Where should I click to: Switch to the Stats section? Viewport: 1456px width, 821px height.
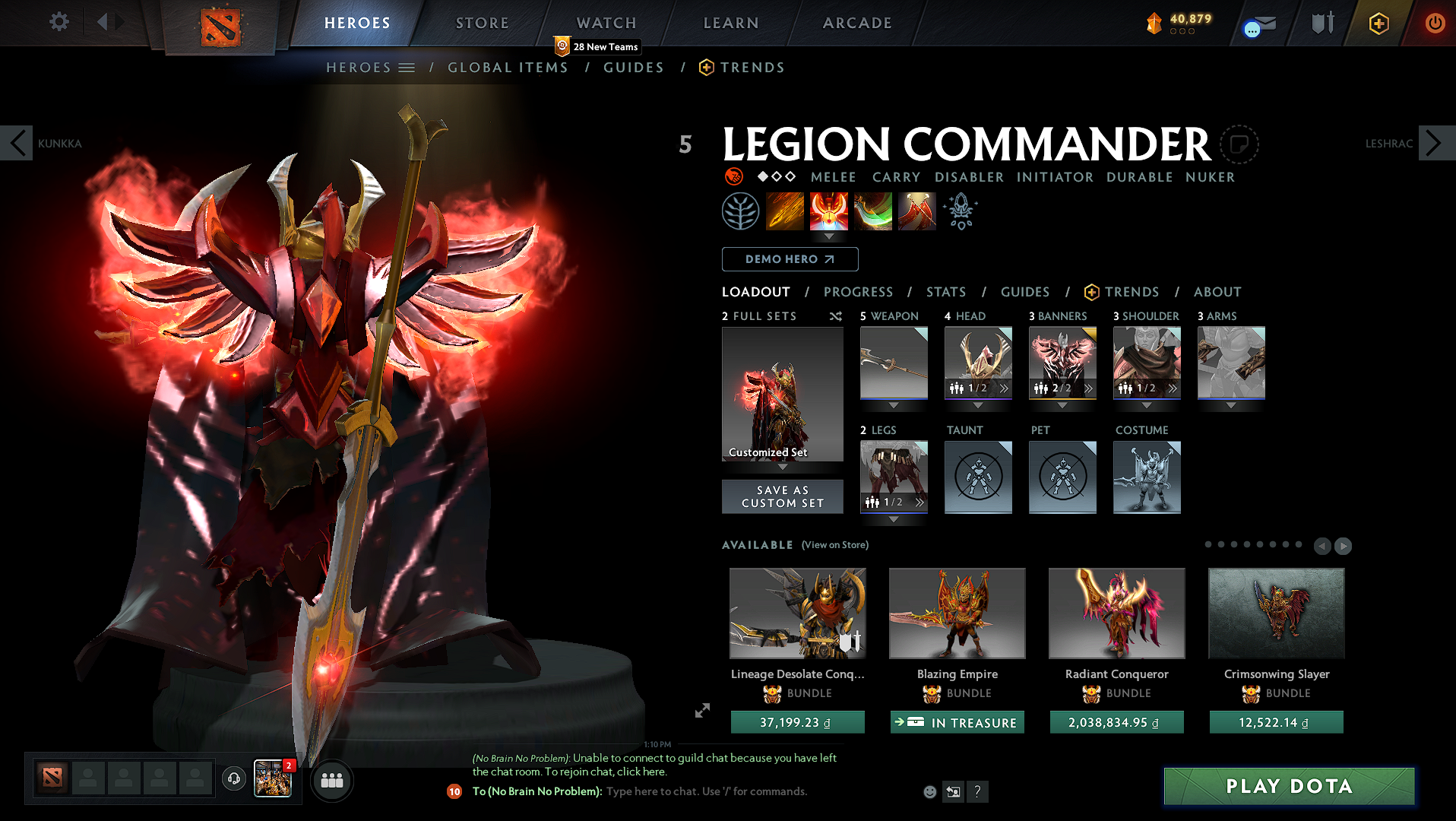coord(946,292)
